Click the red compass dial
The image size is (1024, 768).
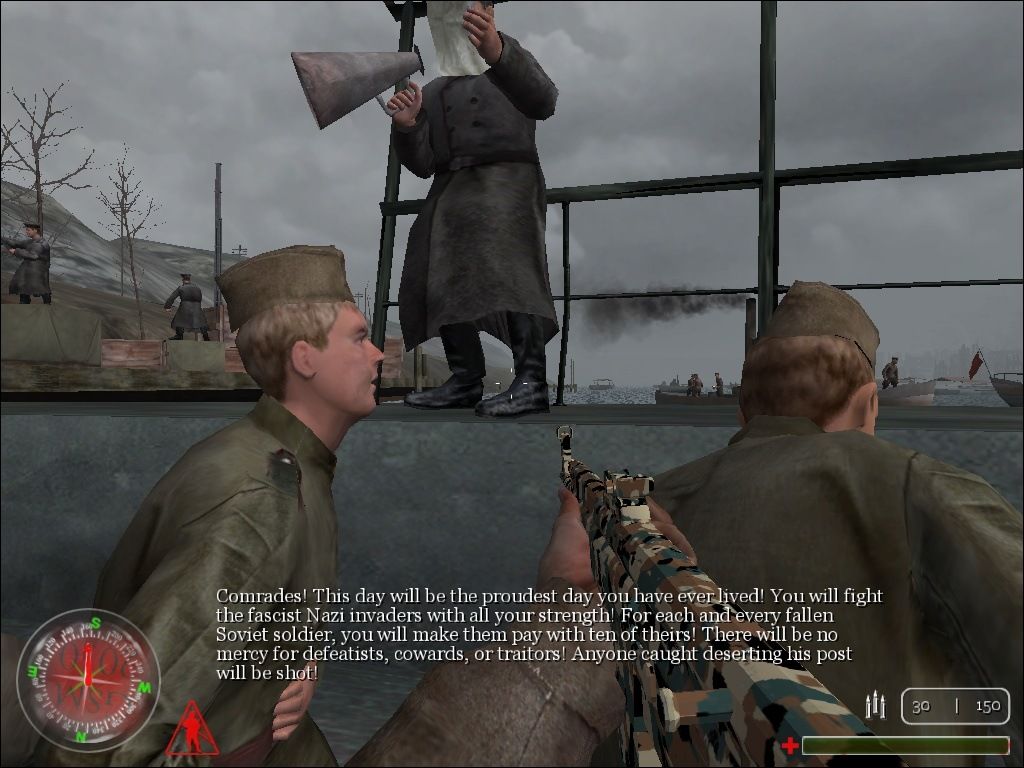click(x=88, y=679)
